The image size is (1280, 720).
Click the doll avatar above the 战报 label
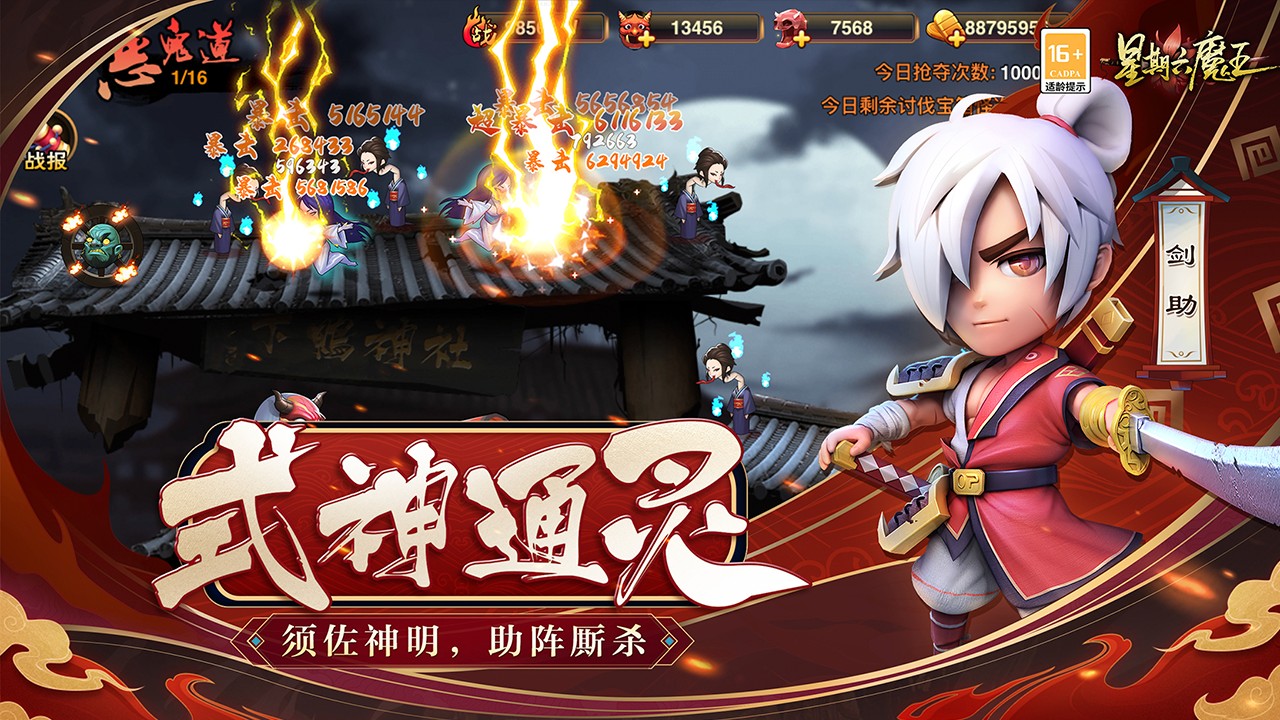pyautogui.click(x=52, y=135)
